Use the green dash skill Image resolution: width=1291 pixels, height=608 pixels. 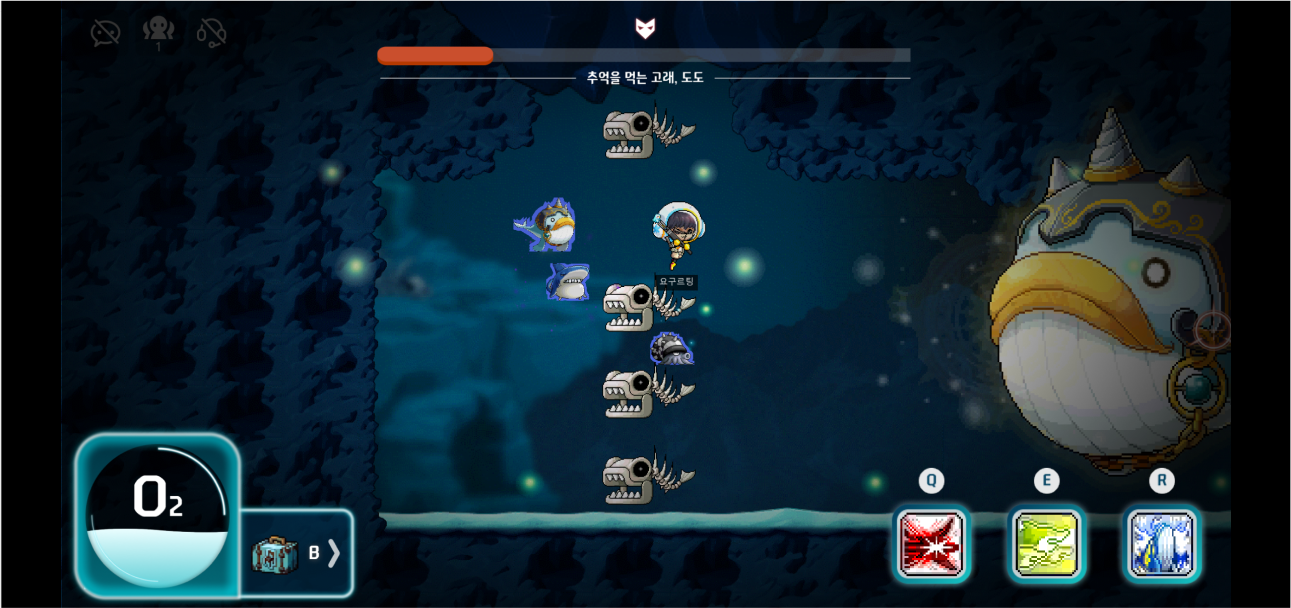(1046, 545)
